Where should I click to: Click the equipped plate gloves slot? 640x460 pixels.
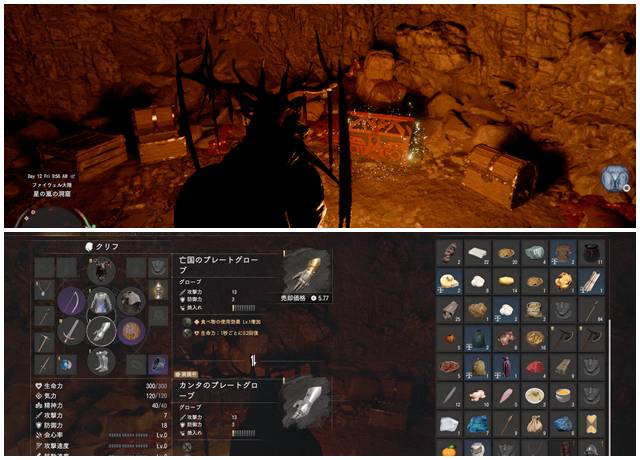click(100, 331)
